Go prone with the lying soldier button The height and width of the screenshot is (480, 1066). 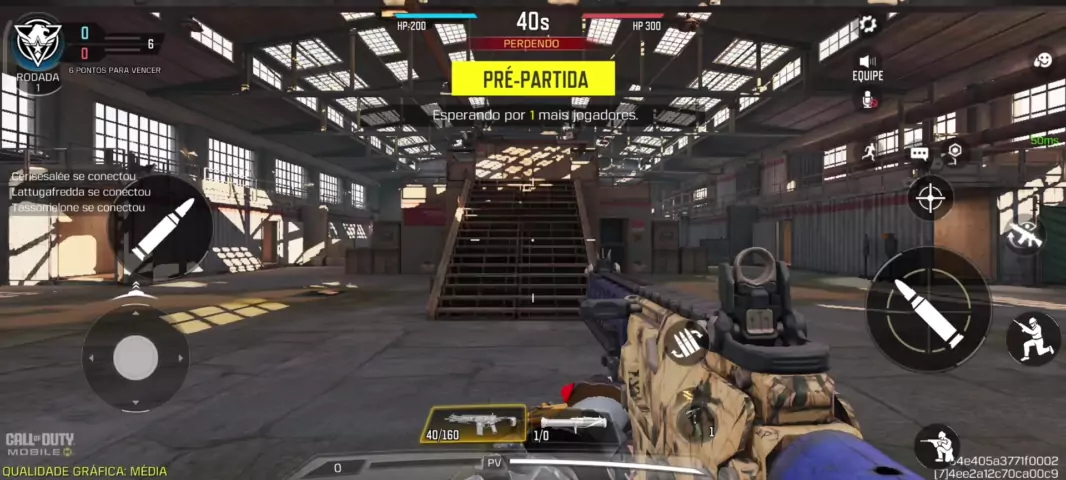pyautogui.click(x=937, y=446)
